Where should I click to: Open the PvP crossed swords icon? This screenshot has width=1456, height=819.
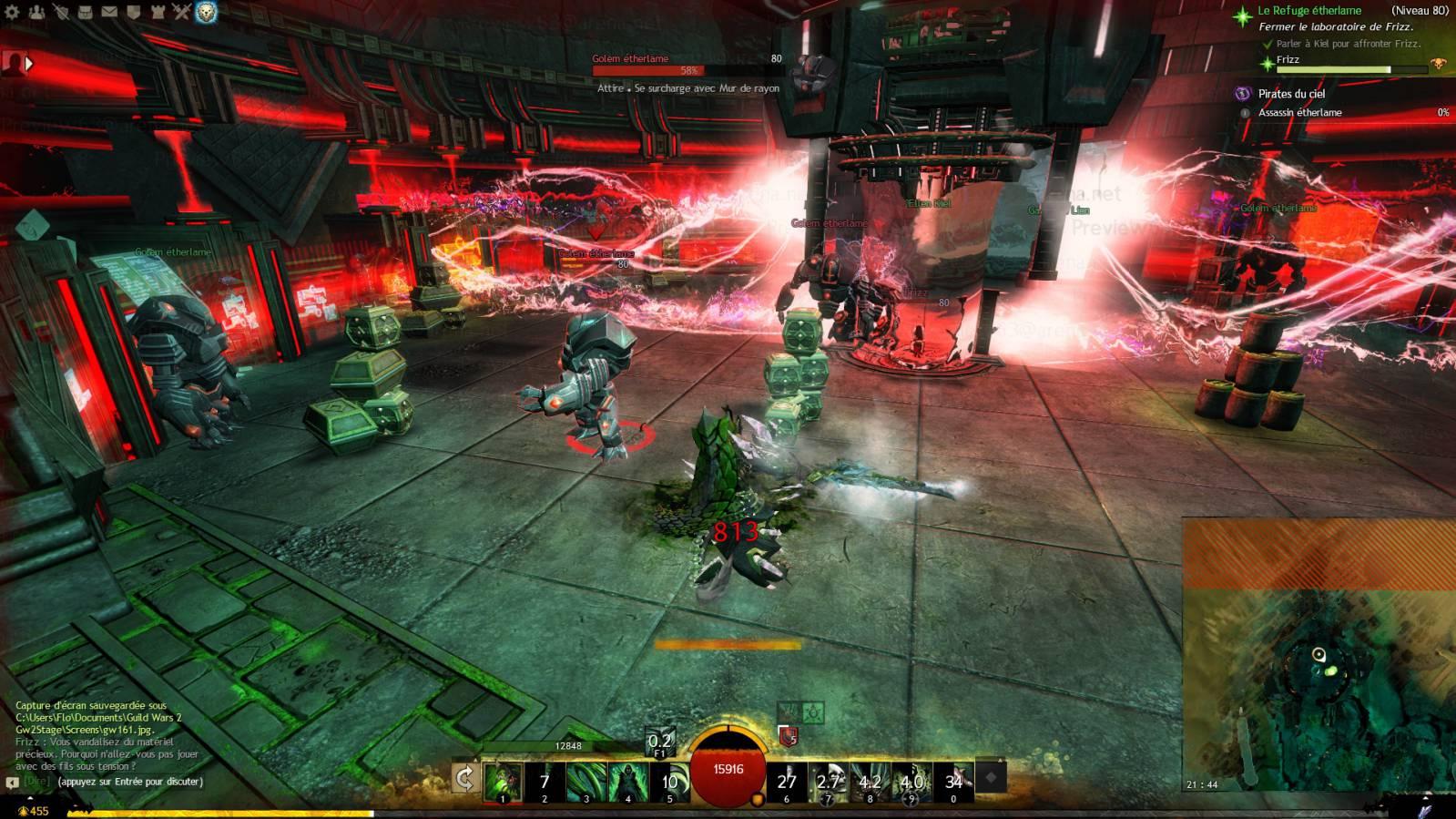pos(181,12)
